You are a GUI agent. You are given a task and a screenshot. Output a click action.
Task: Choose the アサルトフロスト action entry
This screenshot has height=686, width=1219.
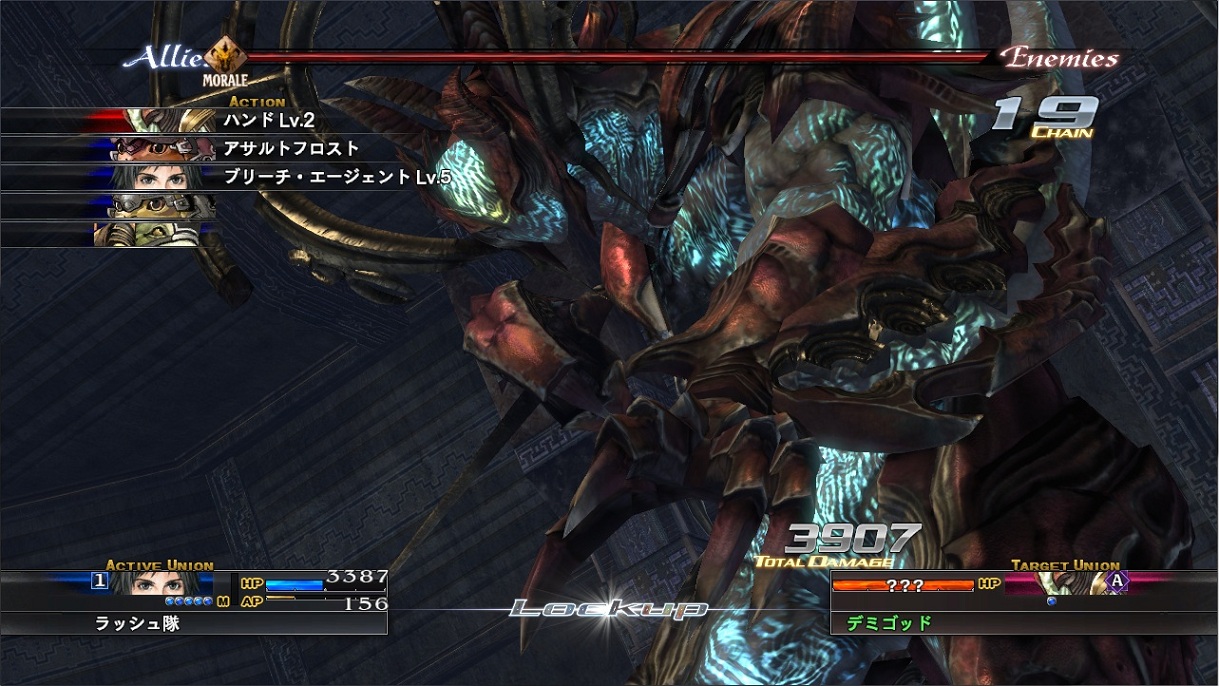pos(291,149)
